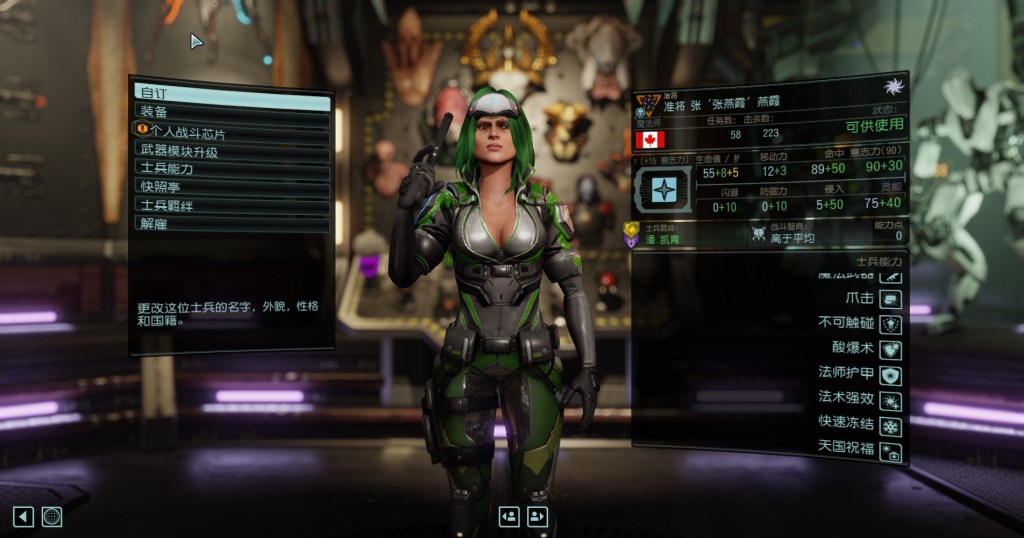Image resolution: width=1024 pixels, height=538 pixels.
Task: Enter the 快照亭 photobooth
Action: [232, 186]
